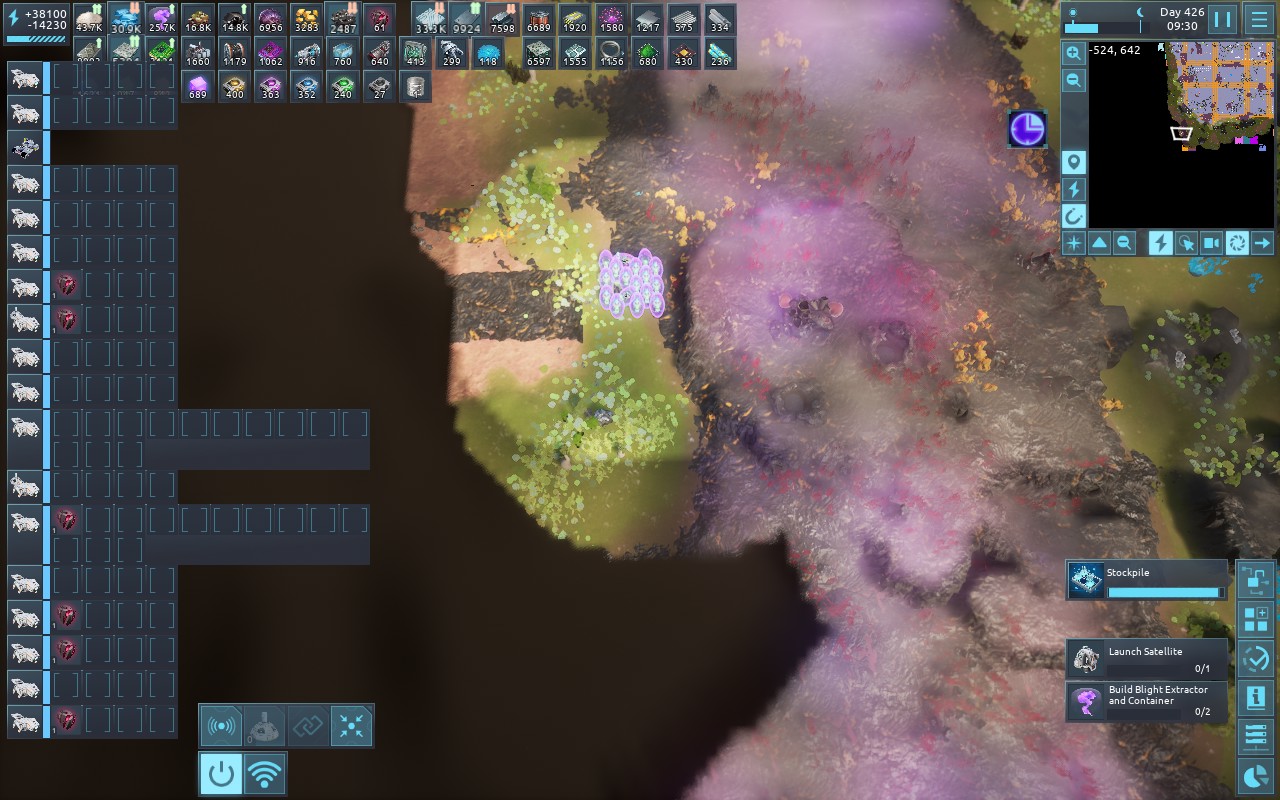Select the Launch Satellite objective

1146,658
